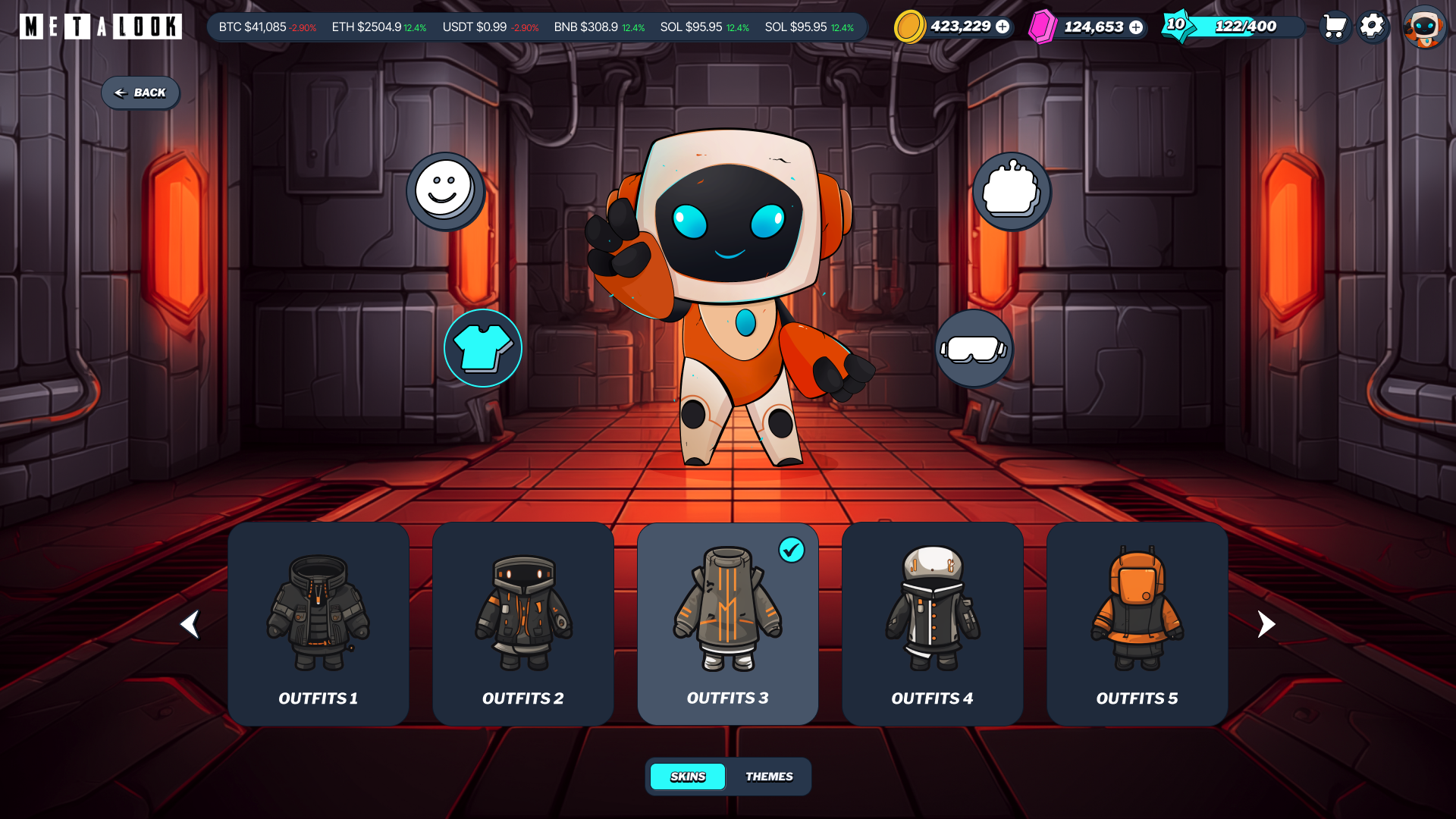
Task: Select the smiley face category icon
Action: click(x=445, y=190)
